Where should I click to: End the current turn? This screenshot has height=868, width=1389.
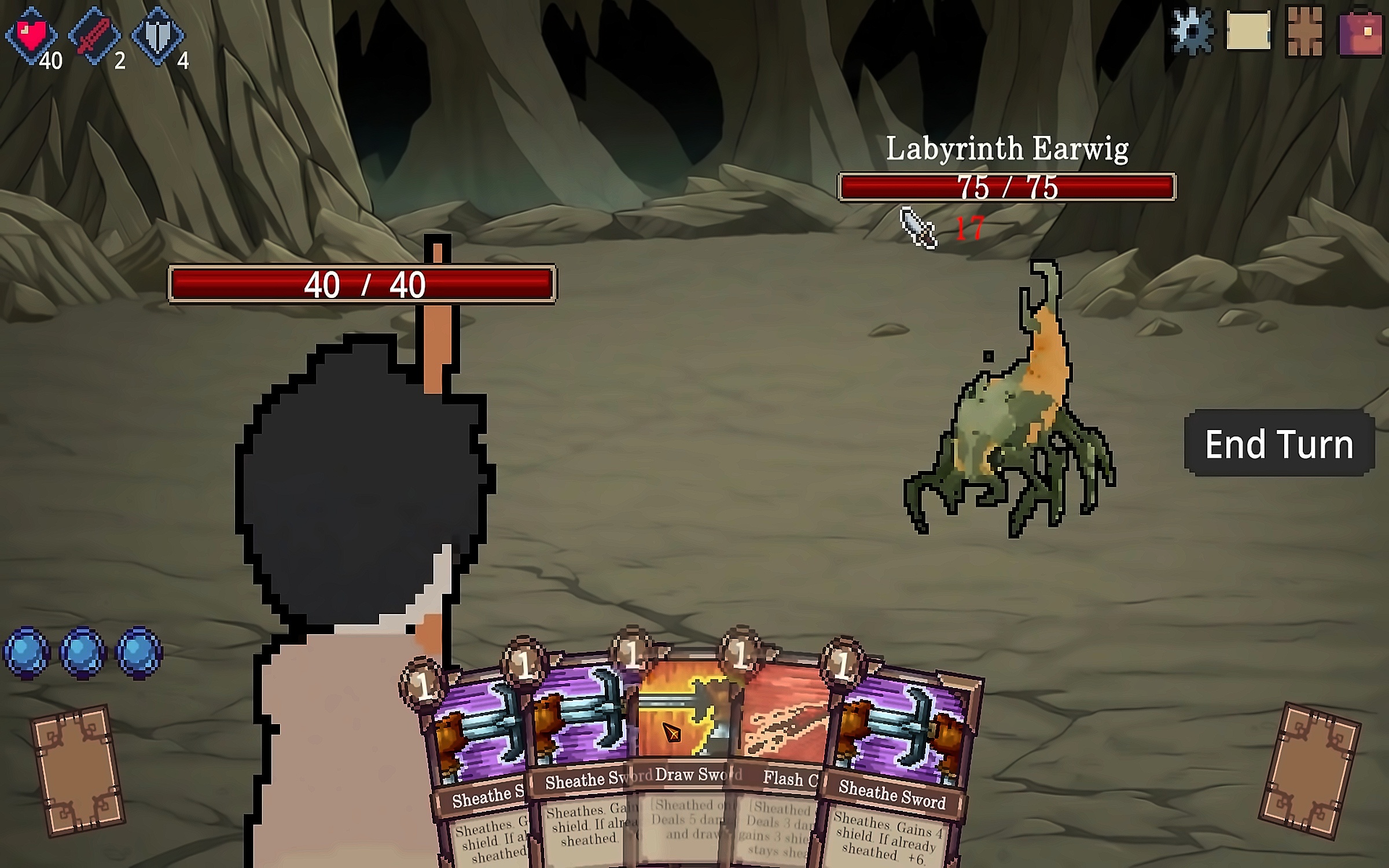click(1279, 444)
